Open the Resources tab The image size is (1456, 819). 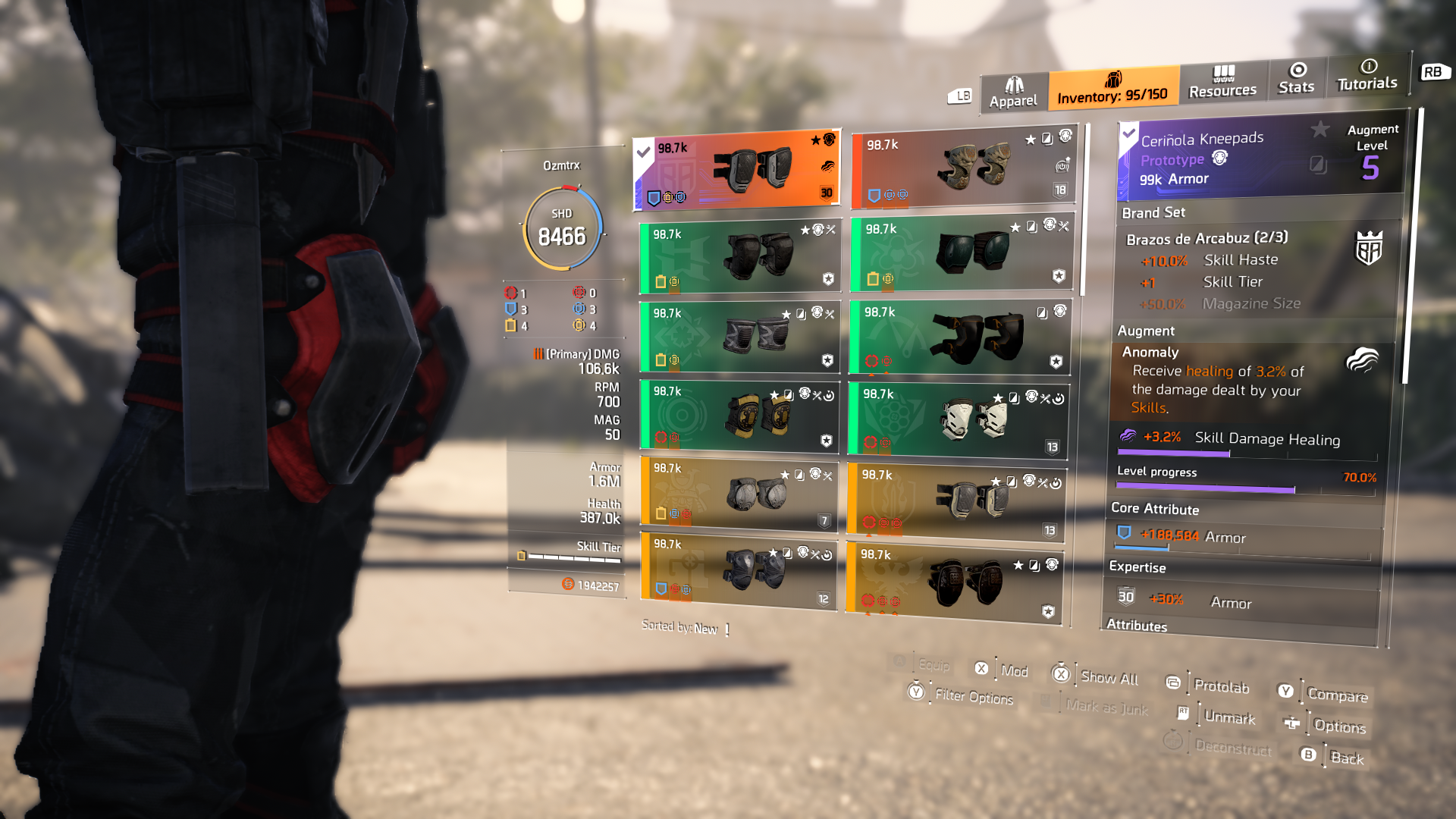coord(1222,83)
